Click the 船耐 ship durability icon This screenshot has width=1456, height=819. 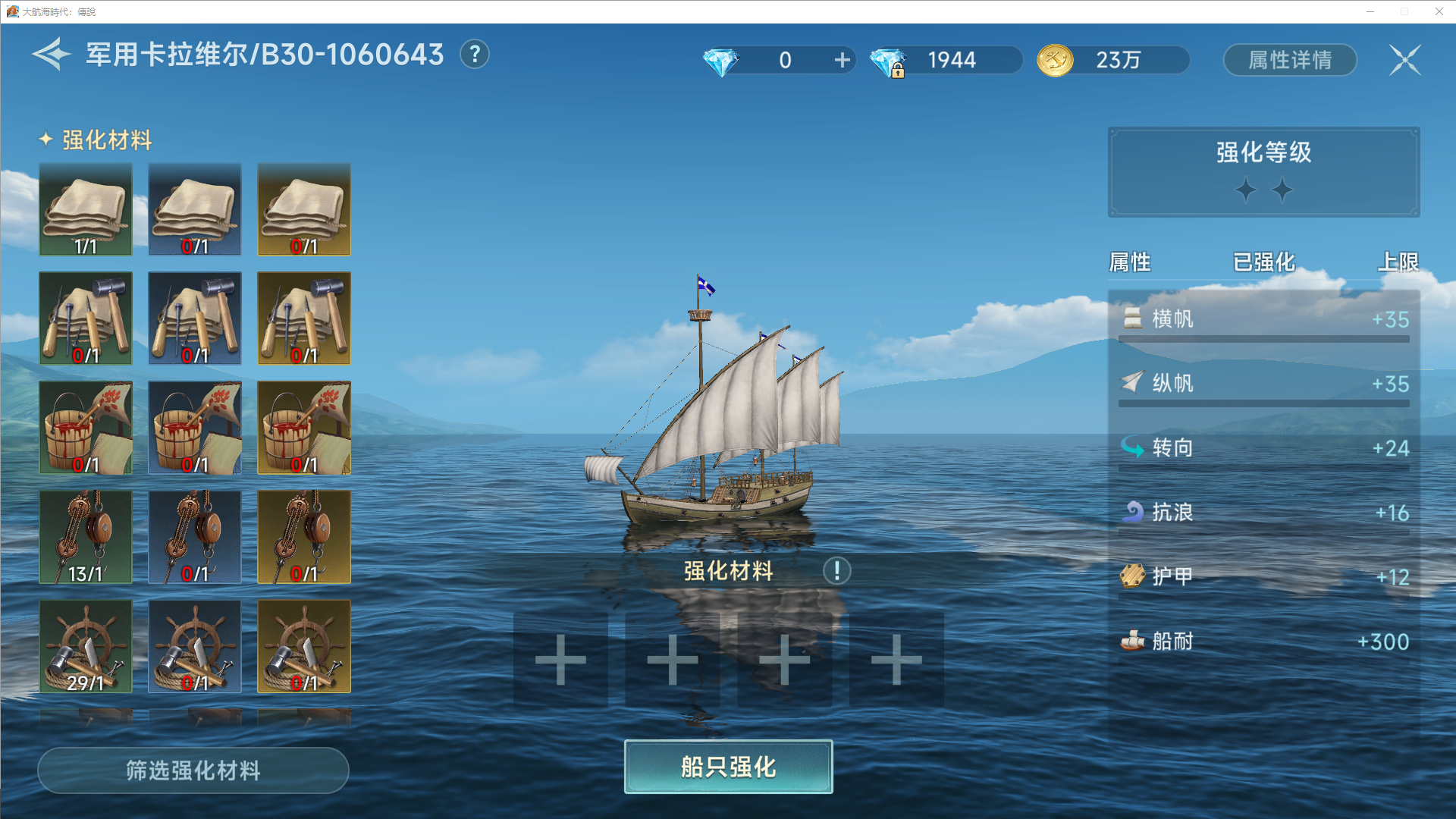coord(1132,641)
